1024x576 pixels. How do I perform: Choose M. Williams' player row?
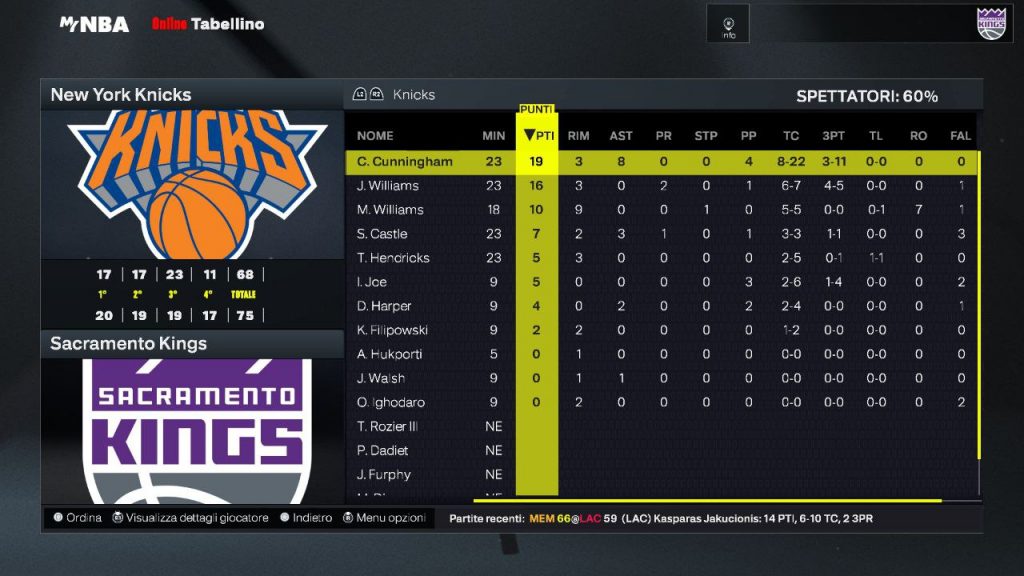[390, 210]
